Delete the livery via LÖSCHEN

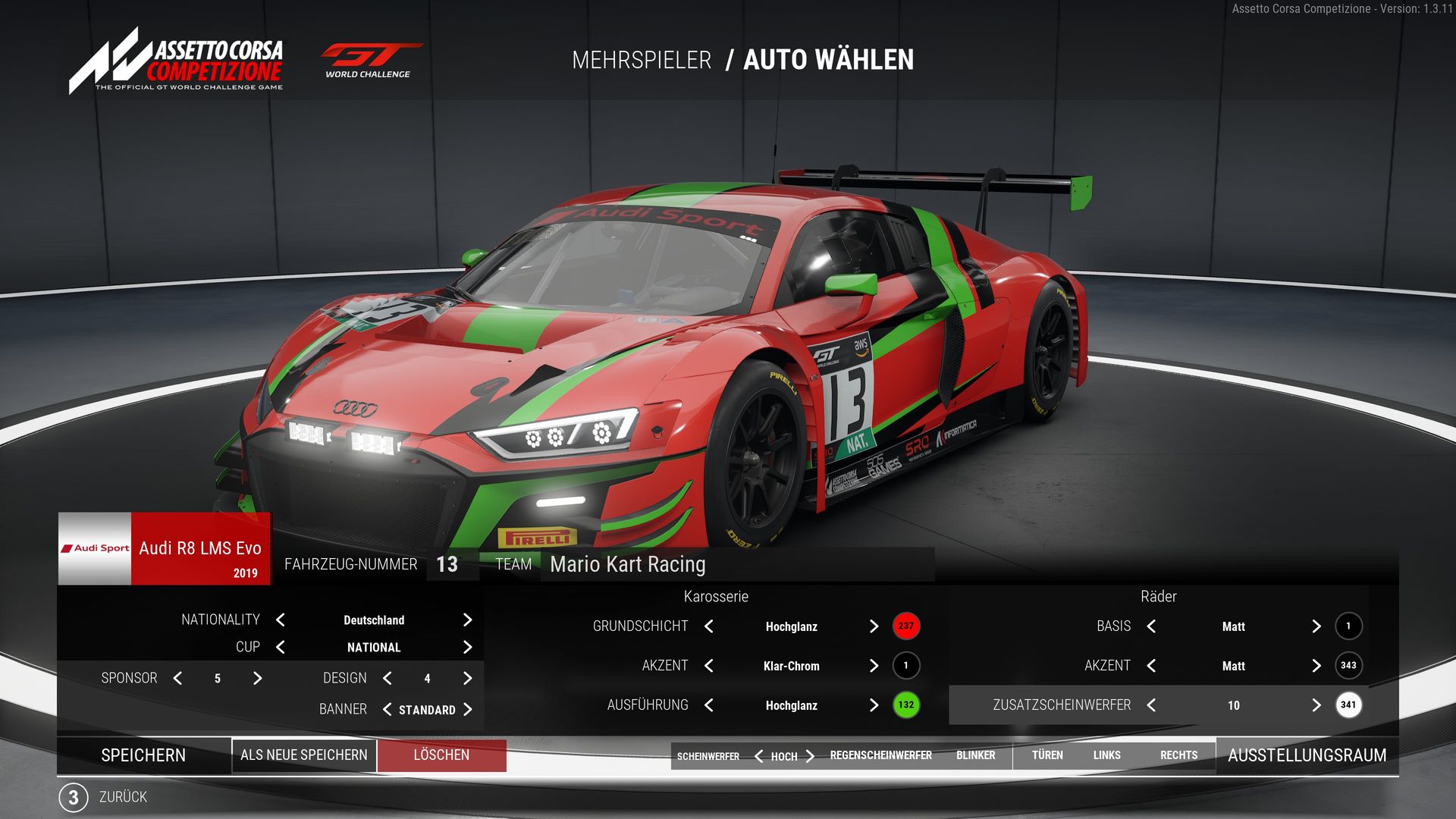pyautogui.click(x=441, y=755)
